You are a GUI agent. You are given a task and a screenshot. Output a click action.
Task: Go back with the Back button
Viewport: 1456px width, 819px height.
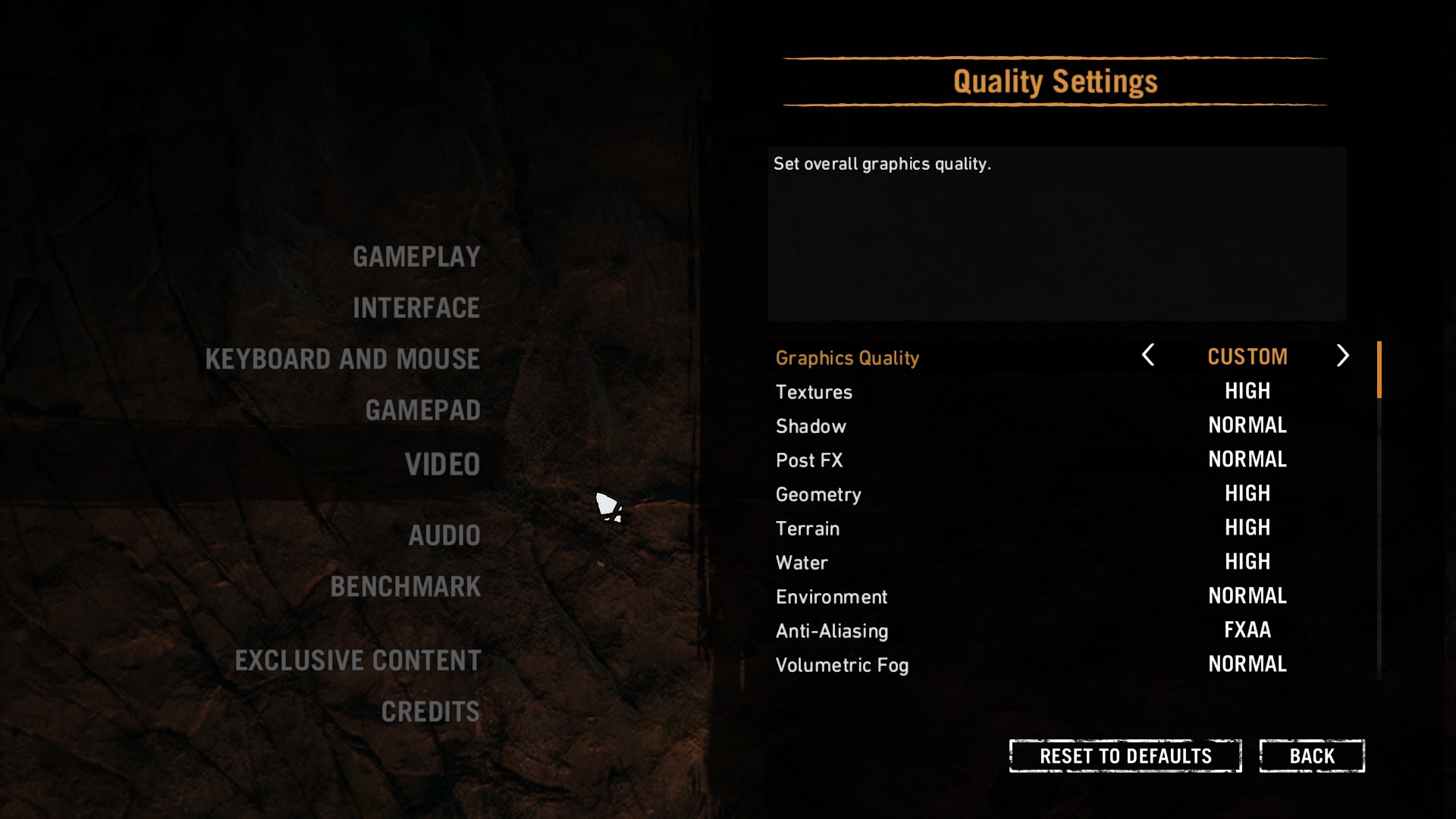[x=1312, y=756]
